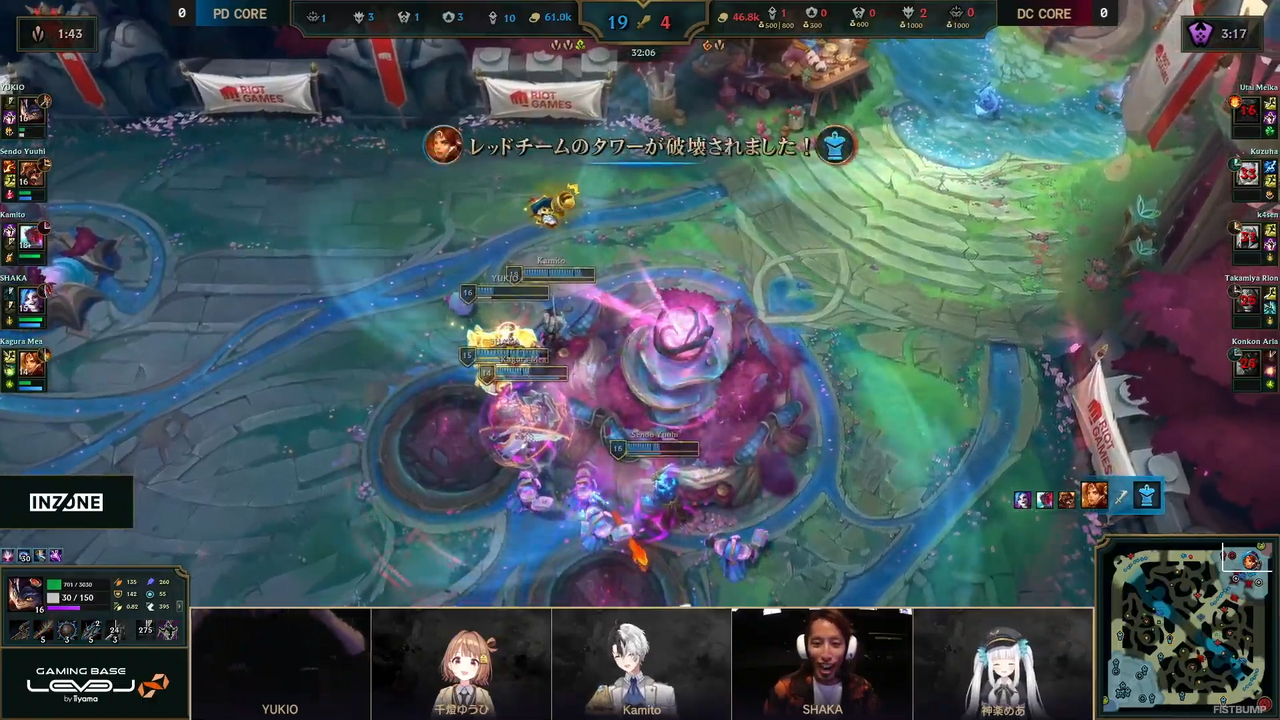Click the ability icon with cooldown 30
Image resolution: width=1280 pixels, height=720 pixels.
pyautogui.click(x=22, y=556)
